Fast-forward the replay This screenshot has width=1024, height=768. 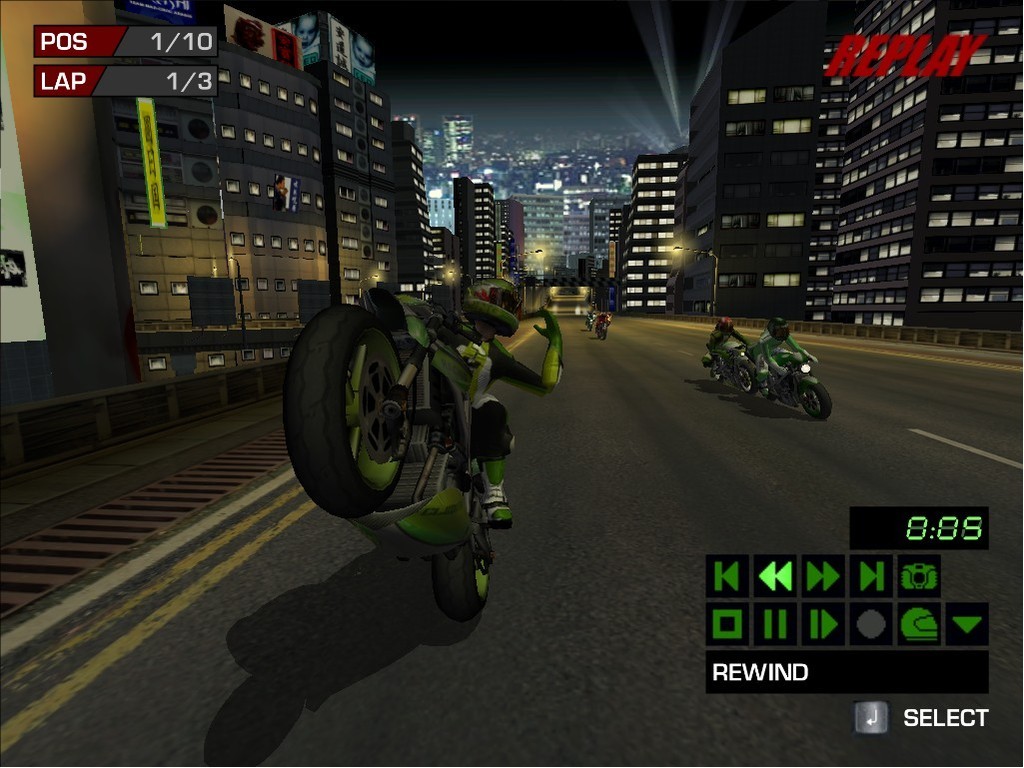tap(823, 576)
